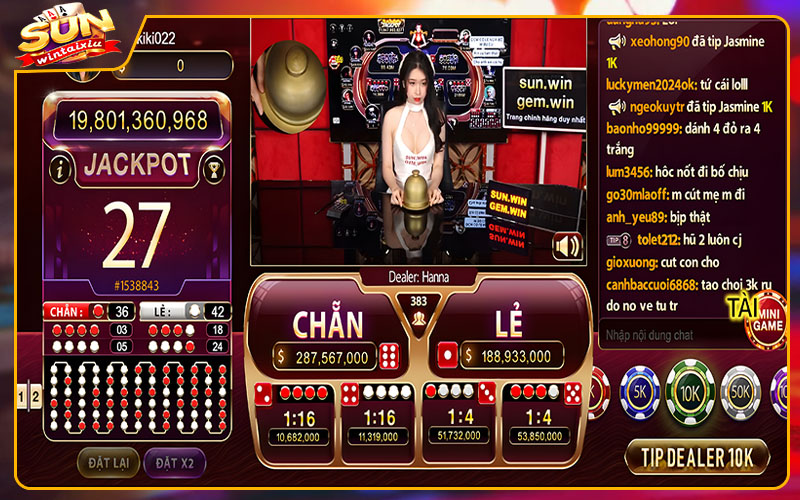Switch to history page 1
800x500 pixels.
pyautogui.click(x=23, y=396)
